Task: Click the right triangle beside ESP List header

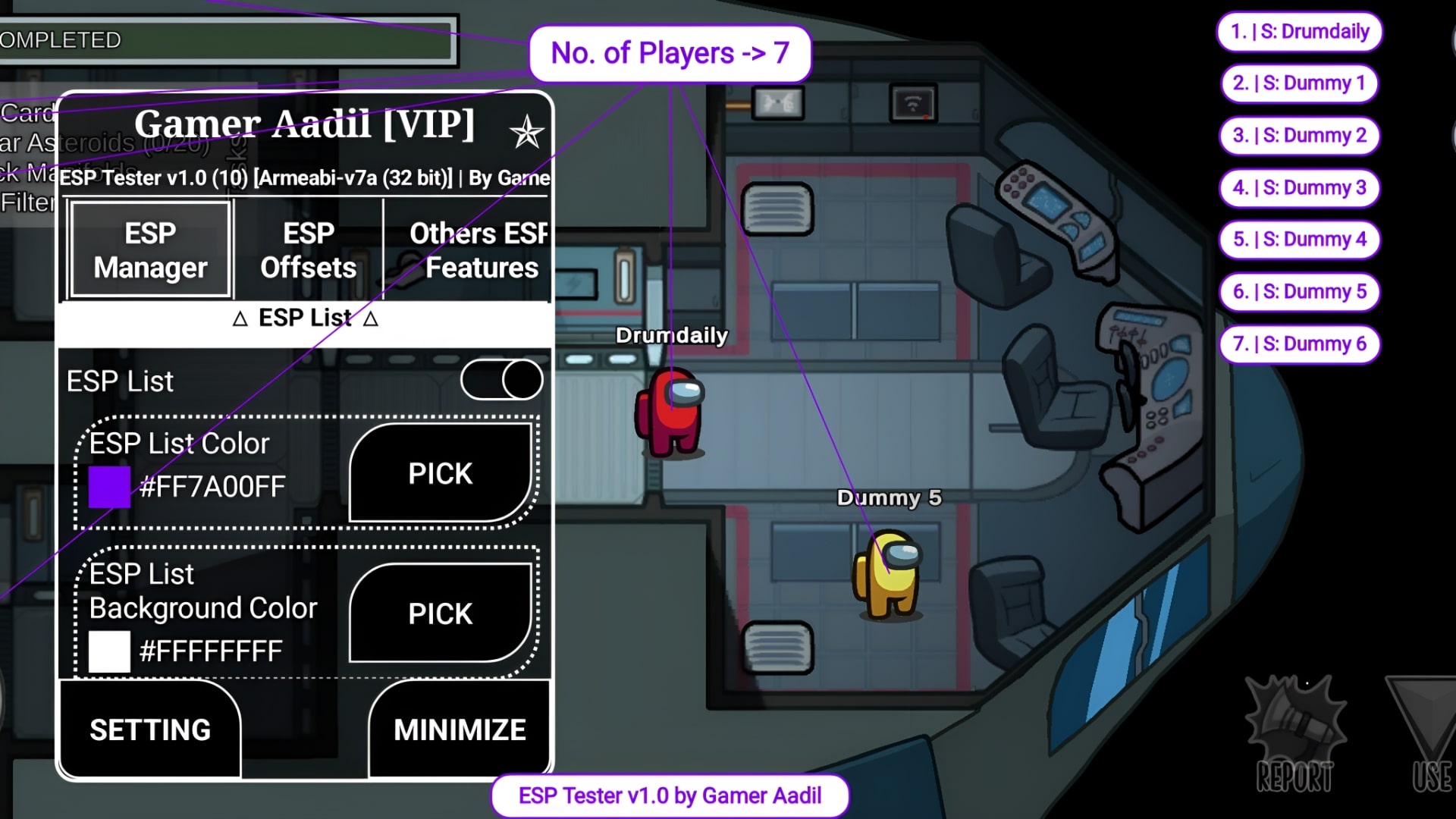Action: click(371, 318)
